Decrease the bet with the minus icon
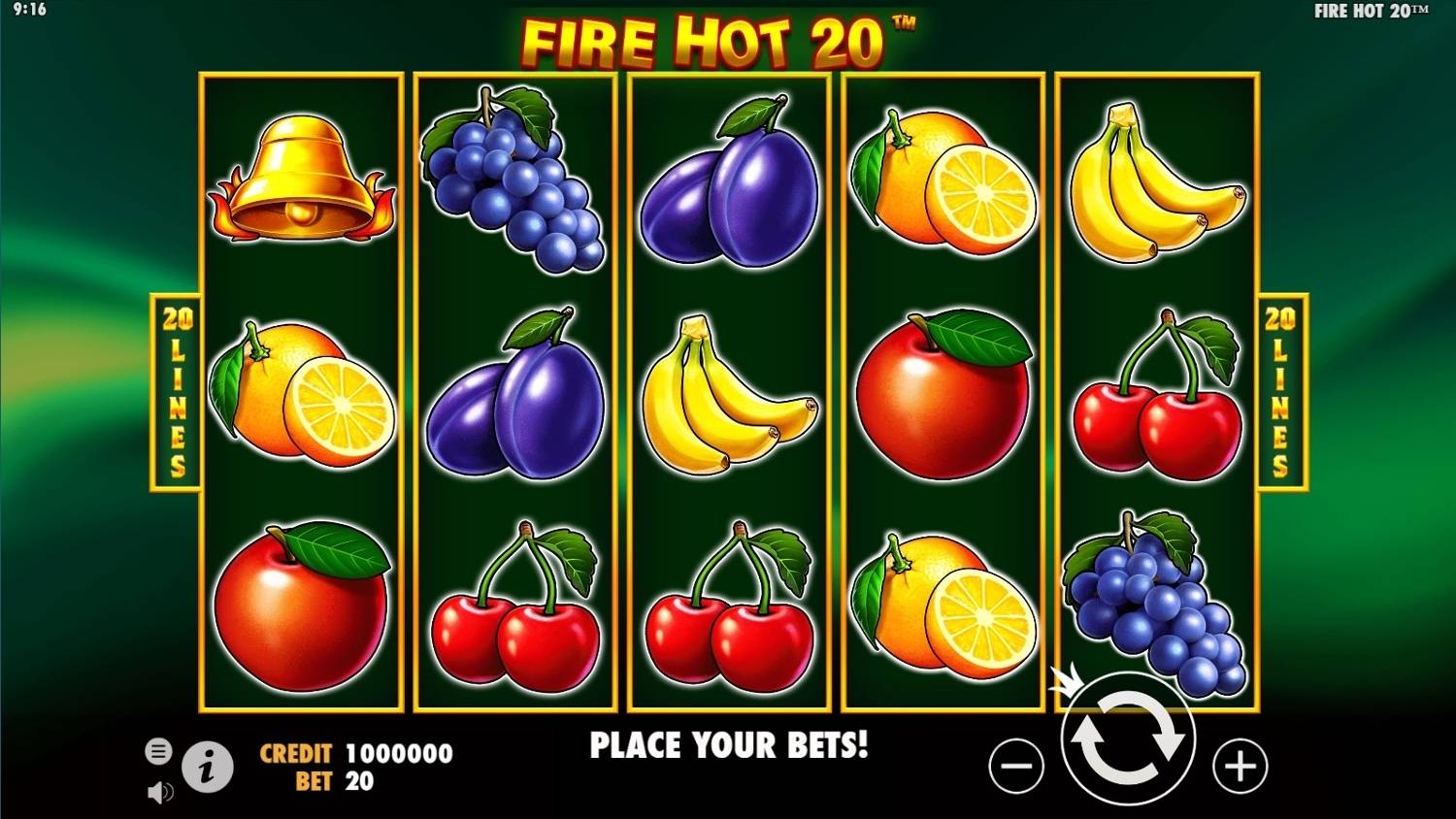Image resolution: width=1456 pixels, height=819 pixels. 1015,767
